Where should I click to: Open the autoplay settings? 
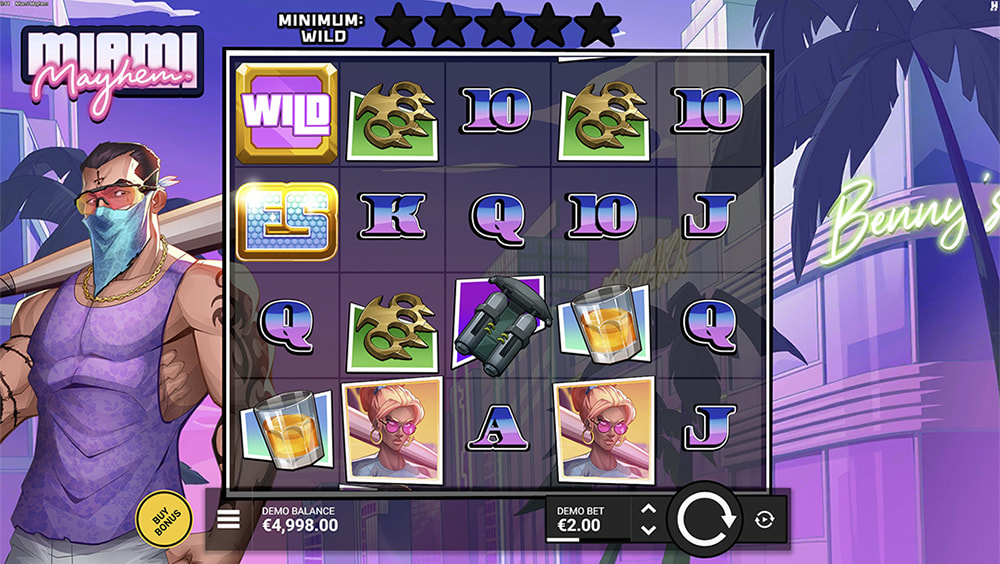[x=764, y=519]
